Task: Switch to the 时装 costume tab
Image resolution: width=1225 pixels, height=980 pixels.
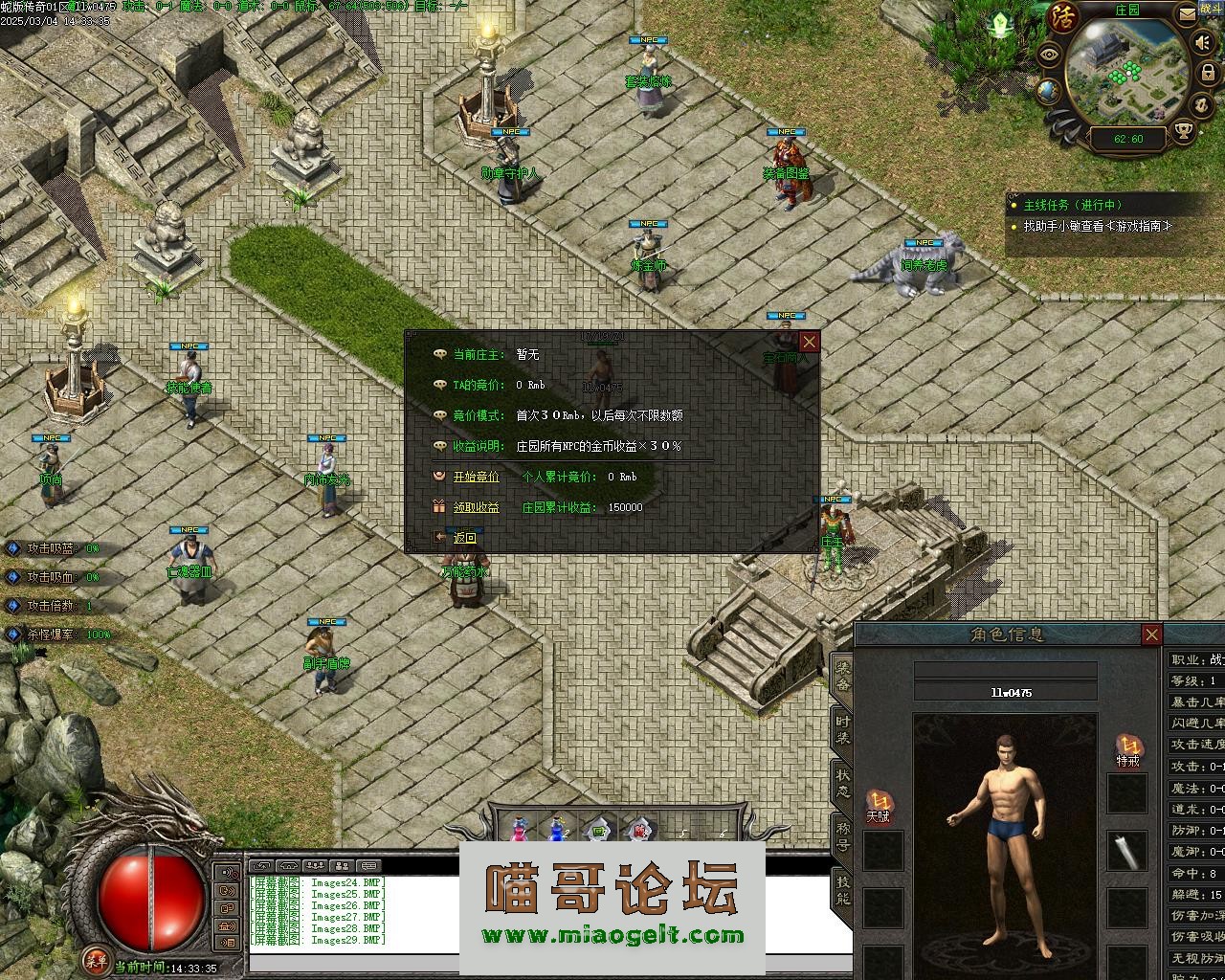Action: [x=842, y=730]
